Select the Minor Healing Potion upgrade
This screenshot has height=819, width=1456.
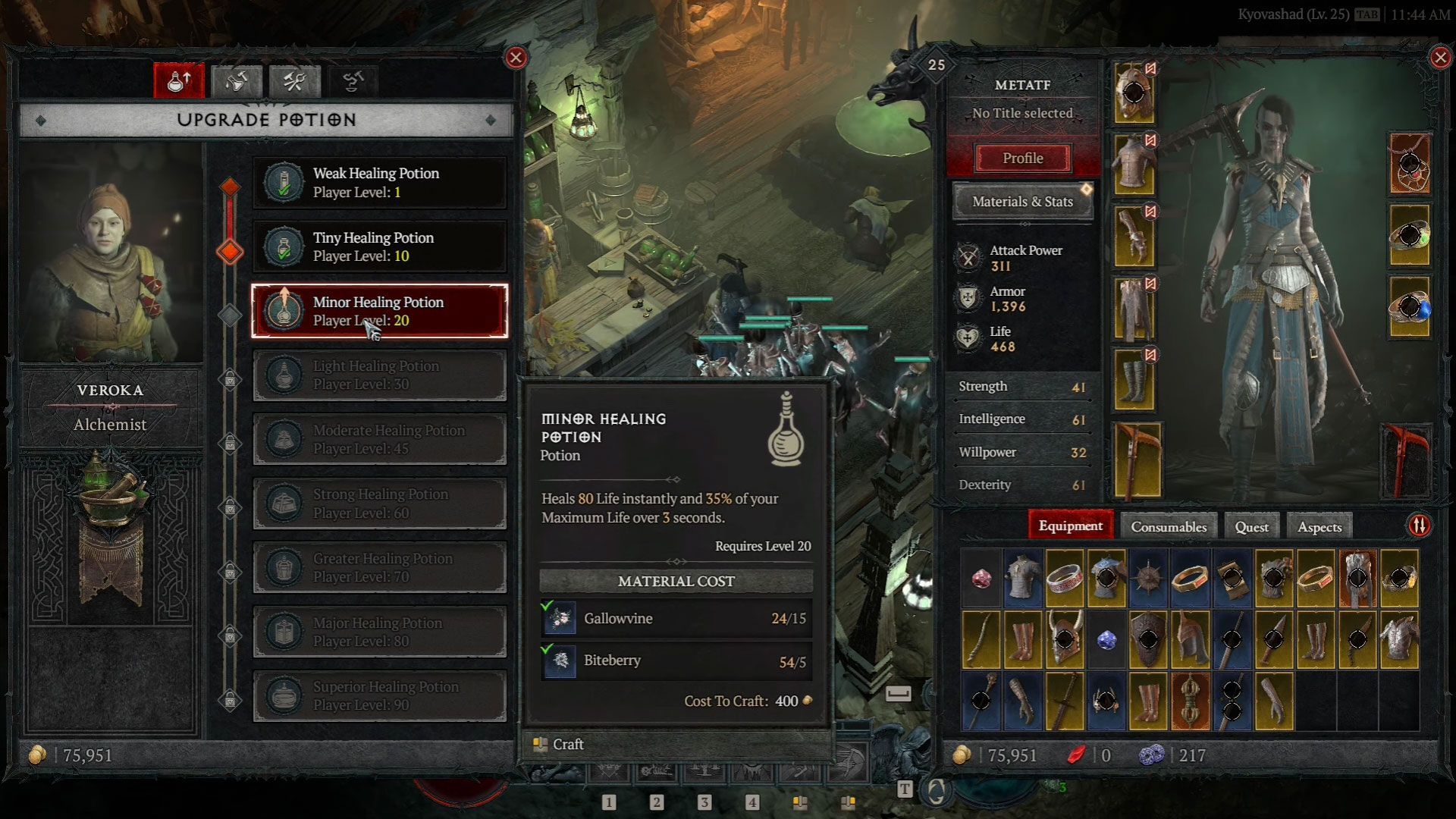379,311
